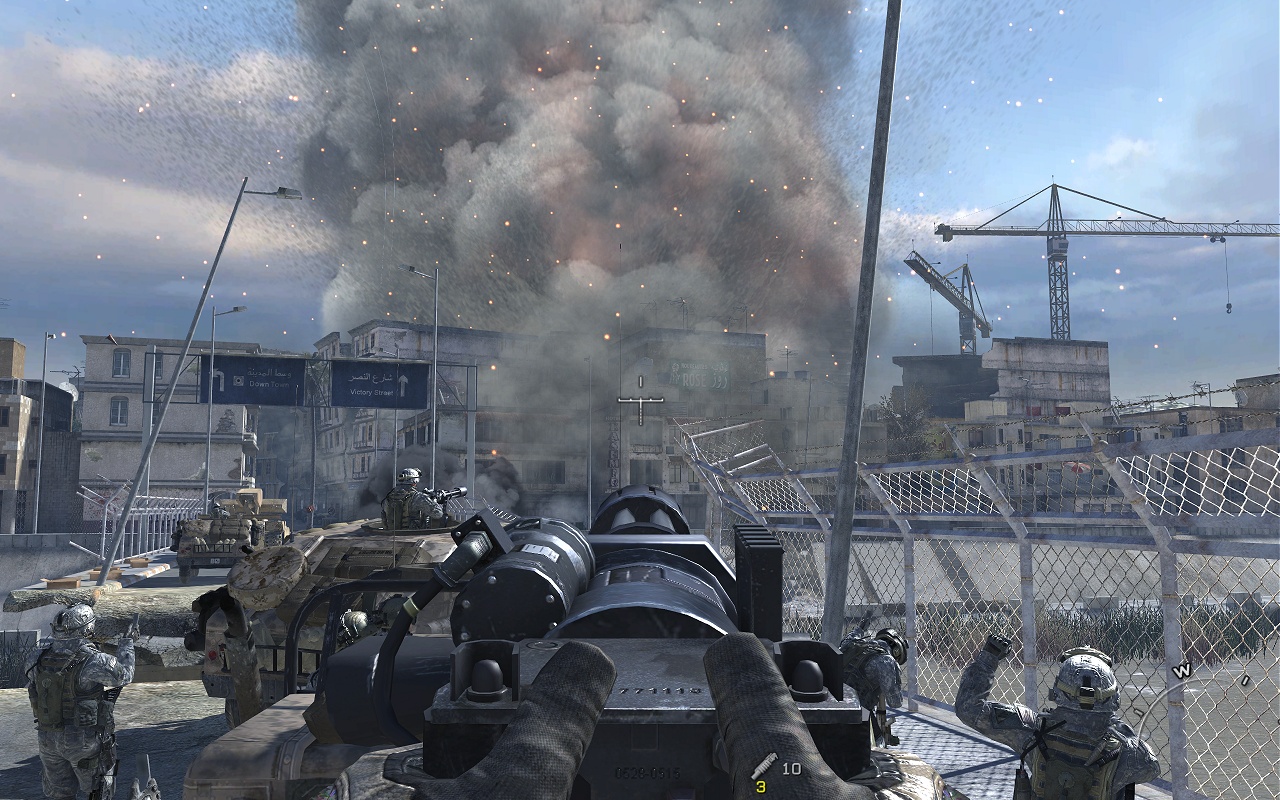Select the grenade launcher ammo icon
The width and height of the screenshot is (1280, 800).
(764, 767)
